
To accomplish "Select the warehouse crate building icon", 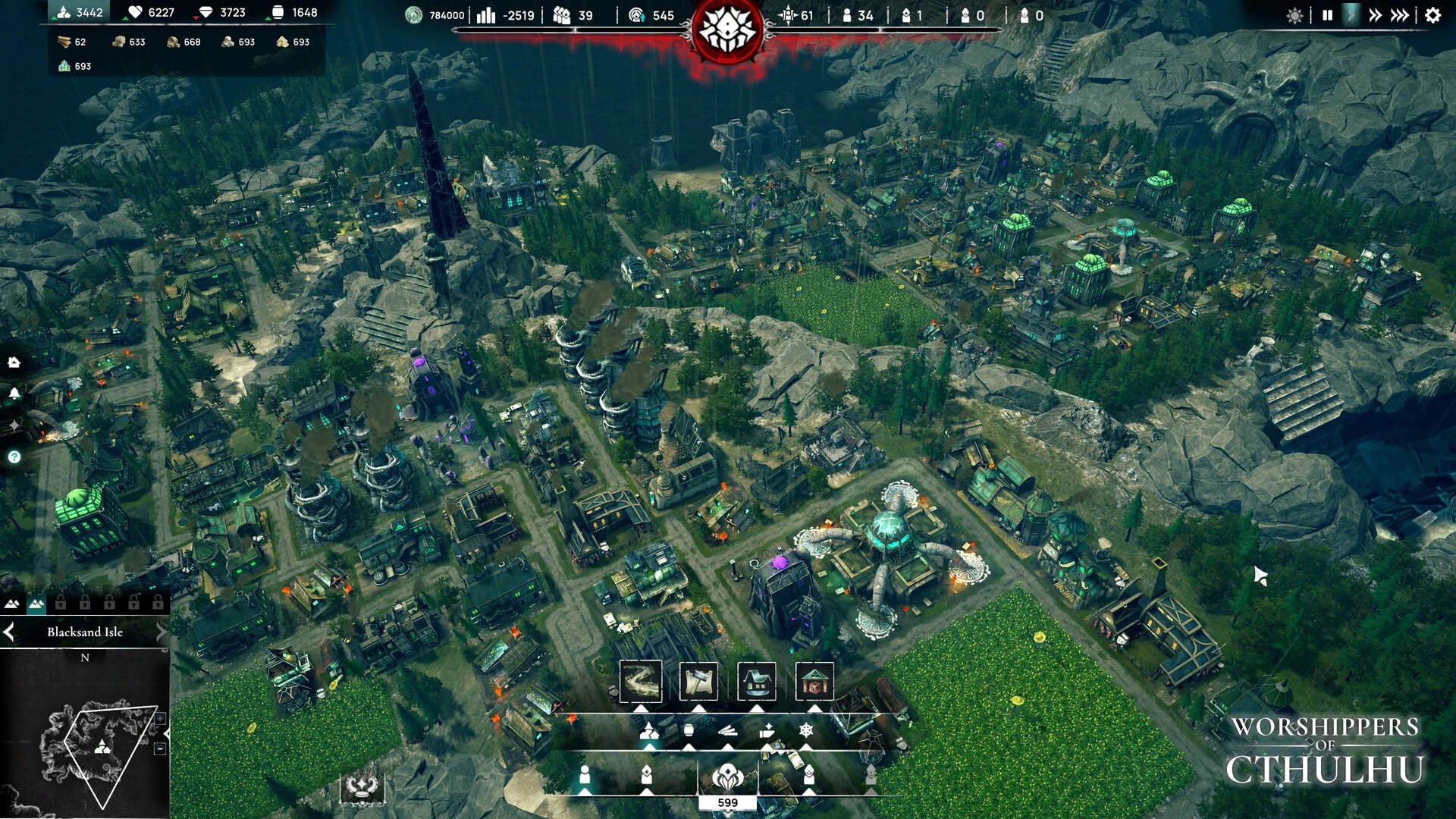I will (x=814, y=681).
